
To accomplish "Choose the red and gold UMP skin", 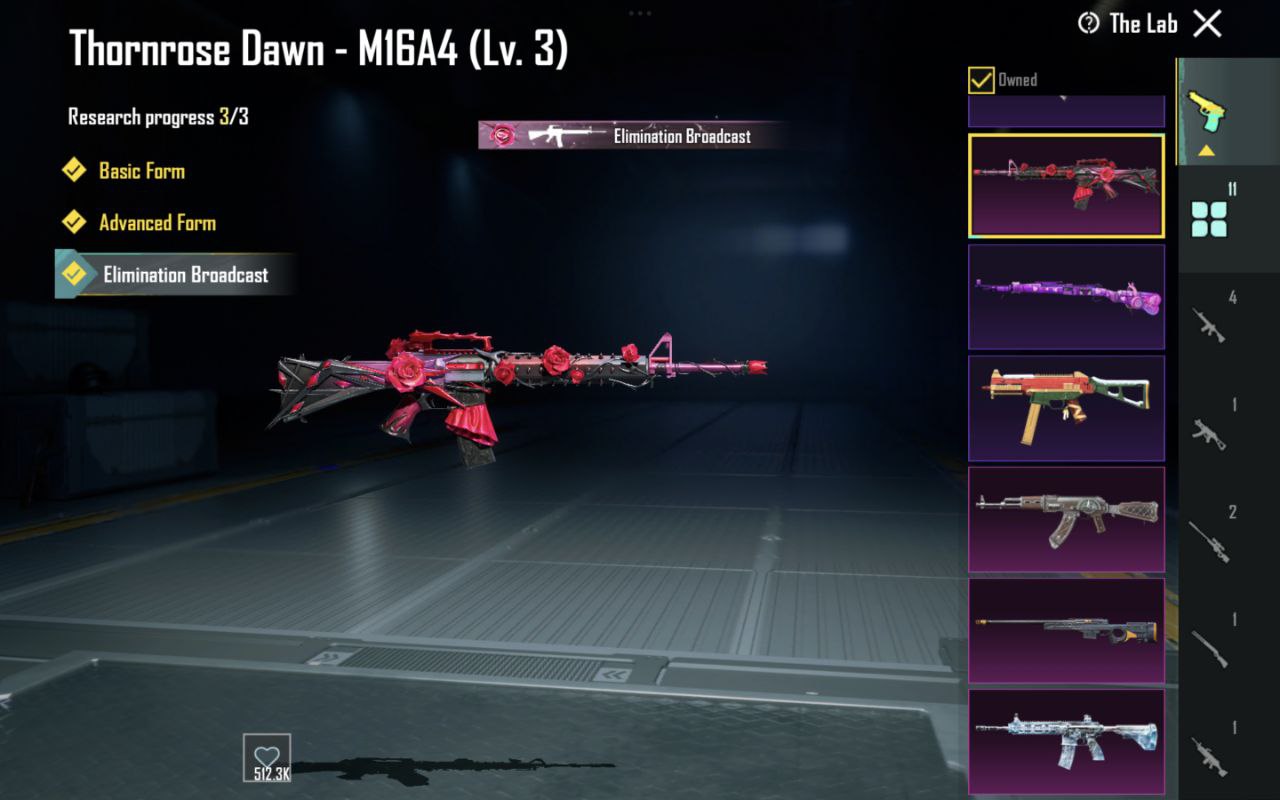I will coord(1066,408).
